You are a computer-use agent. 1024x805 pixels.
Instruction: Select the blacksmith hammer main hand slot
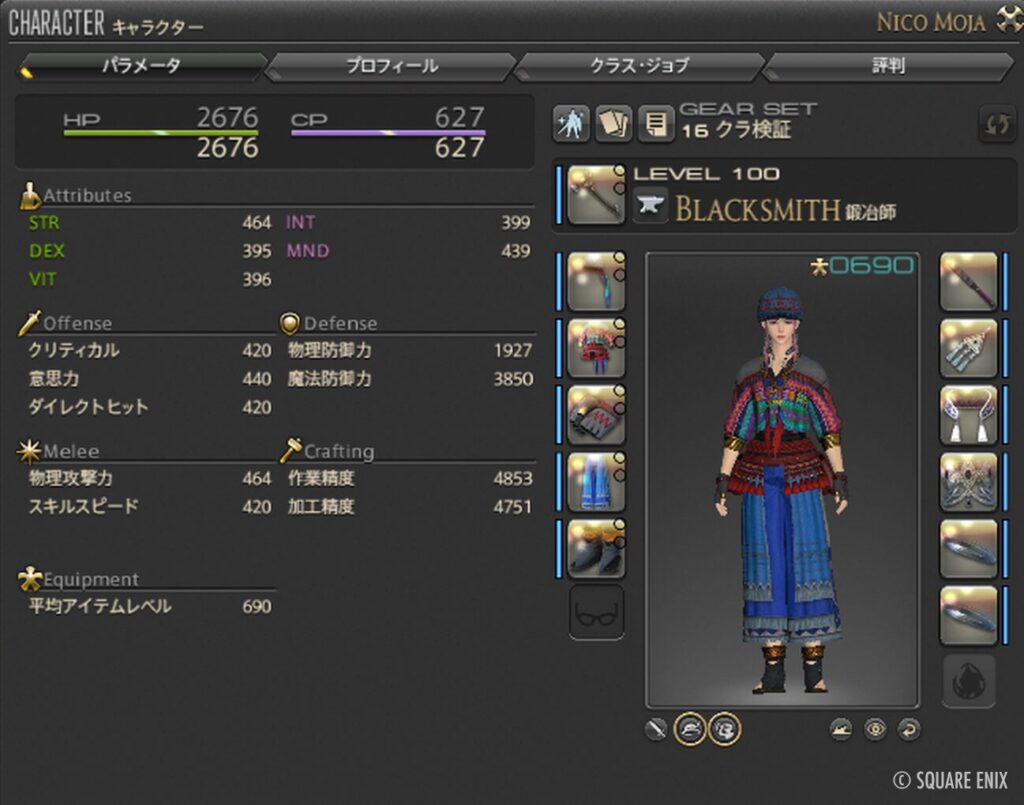click(596, 195)
